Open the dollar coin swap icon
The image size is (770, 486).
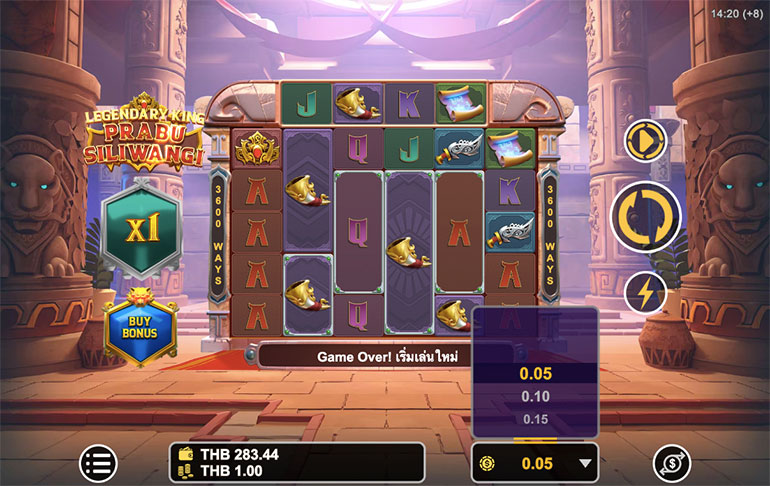(672, 463)
